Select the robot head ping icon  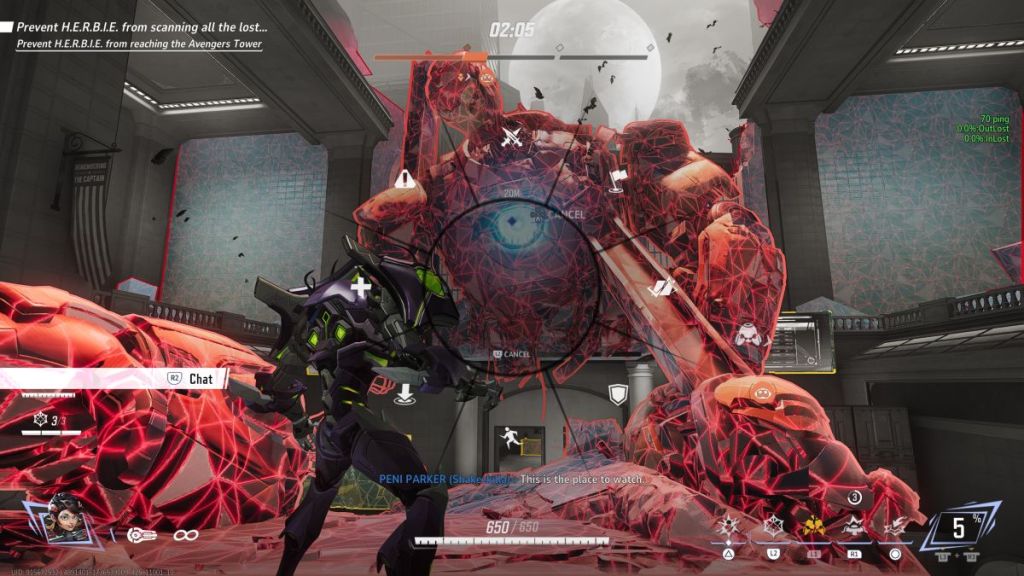click(748, 335)
